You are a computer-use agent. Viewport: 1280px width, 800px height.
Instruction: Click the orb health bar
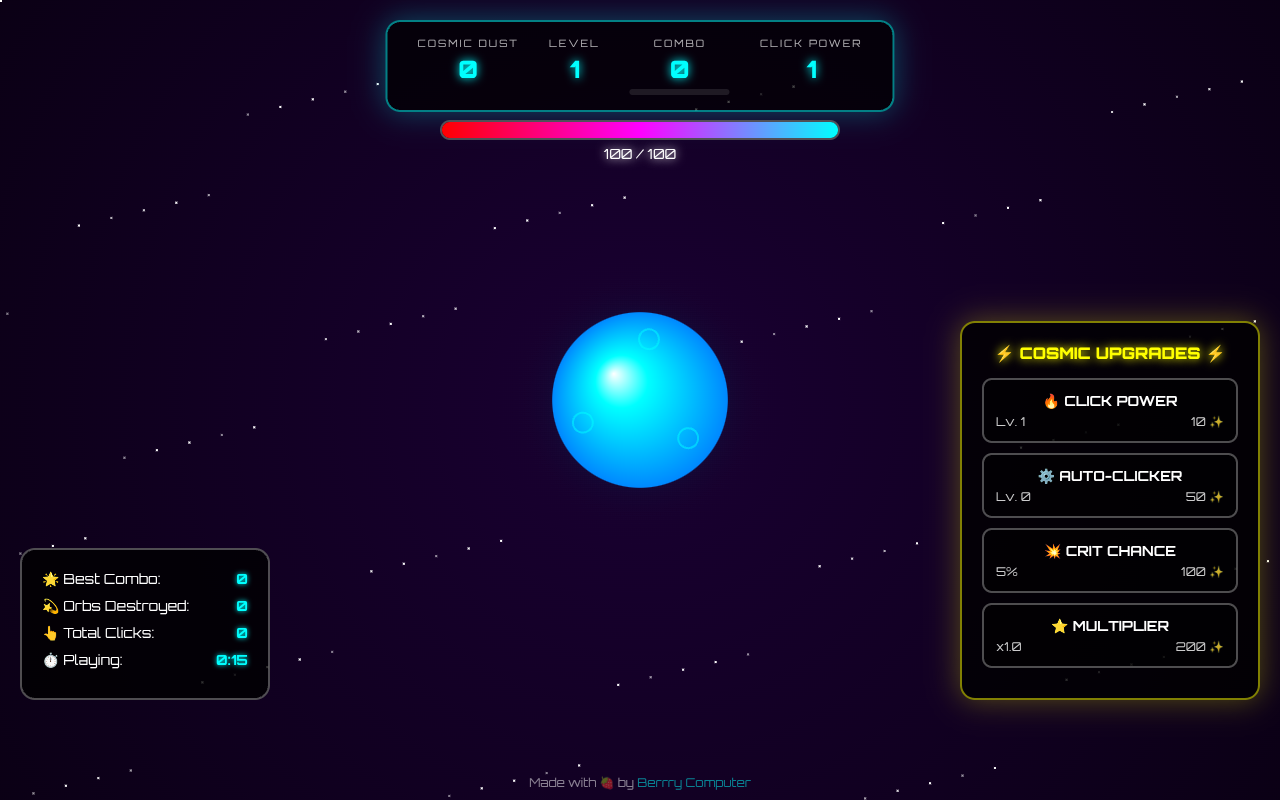[639, 129]
